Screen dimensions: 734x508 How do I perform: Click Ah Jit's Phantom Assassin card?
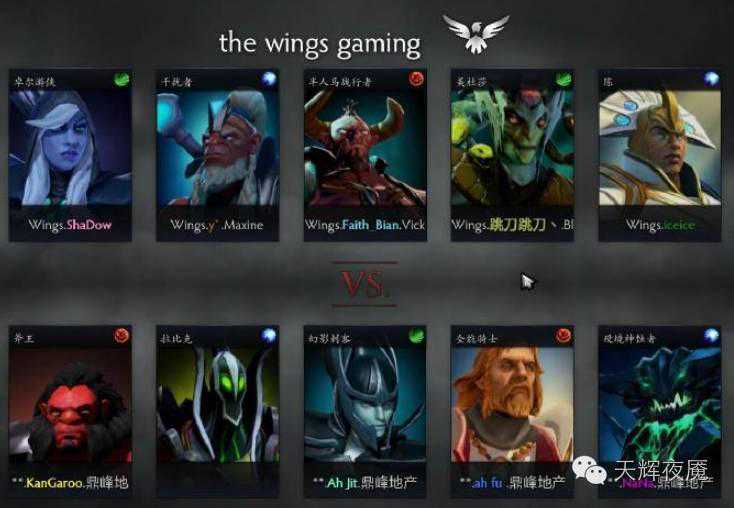coord(365,408)
